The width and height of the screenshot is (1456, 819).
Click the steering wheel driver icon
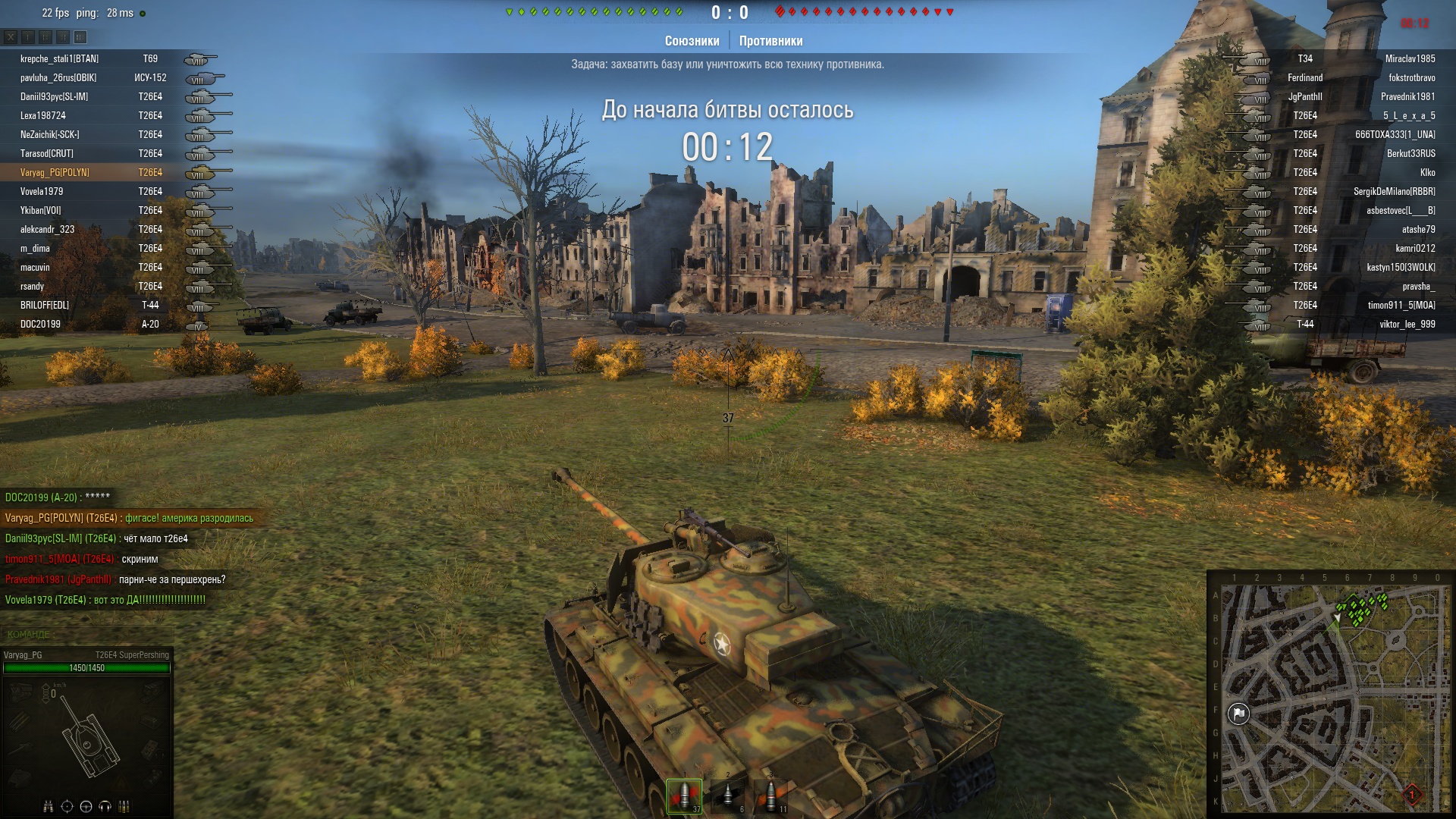pyautogui.click(x=86, y=806)
